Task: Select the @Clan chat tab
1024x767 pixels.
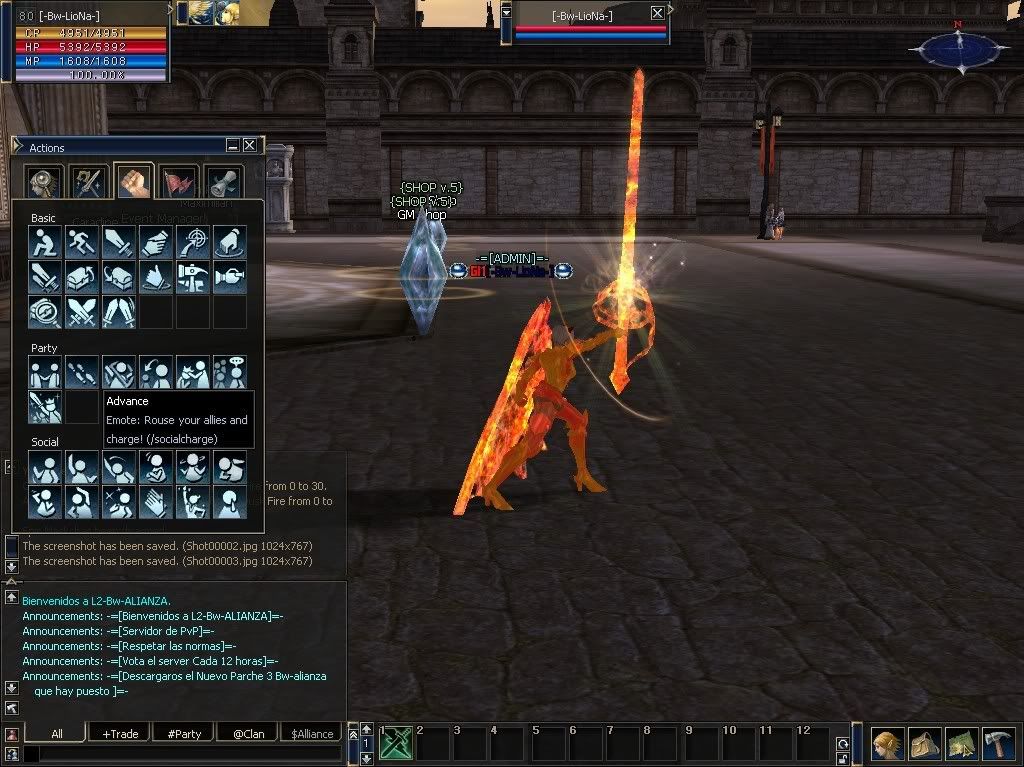Action: click(248, 733)
